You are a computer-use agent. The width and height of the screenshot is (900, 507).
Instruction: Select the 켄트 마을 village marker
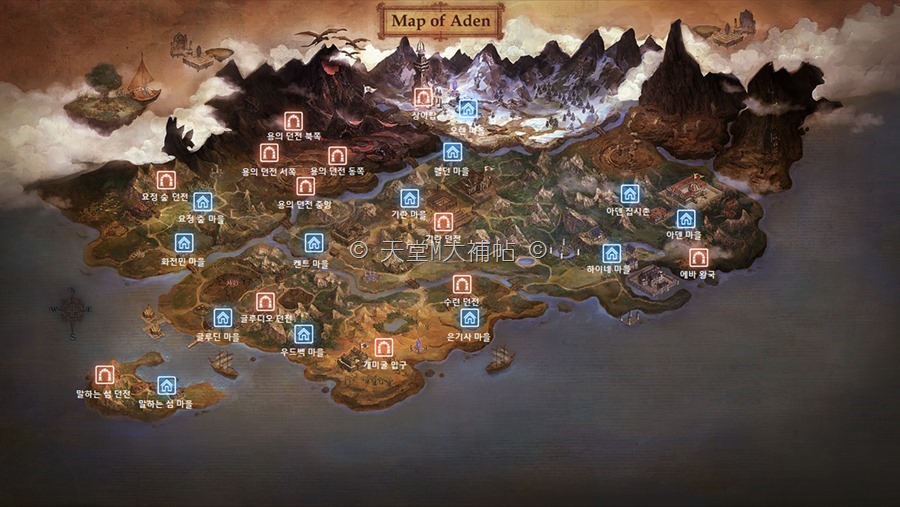pos(313,243)
